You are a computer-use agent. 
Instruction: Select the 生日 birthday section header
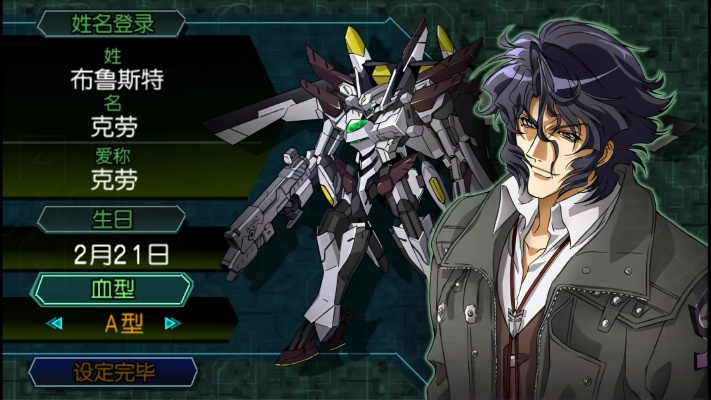111,218
